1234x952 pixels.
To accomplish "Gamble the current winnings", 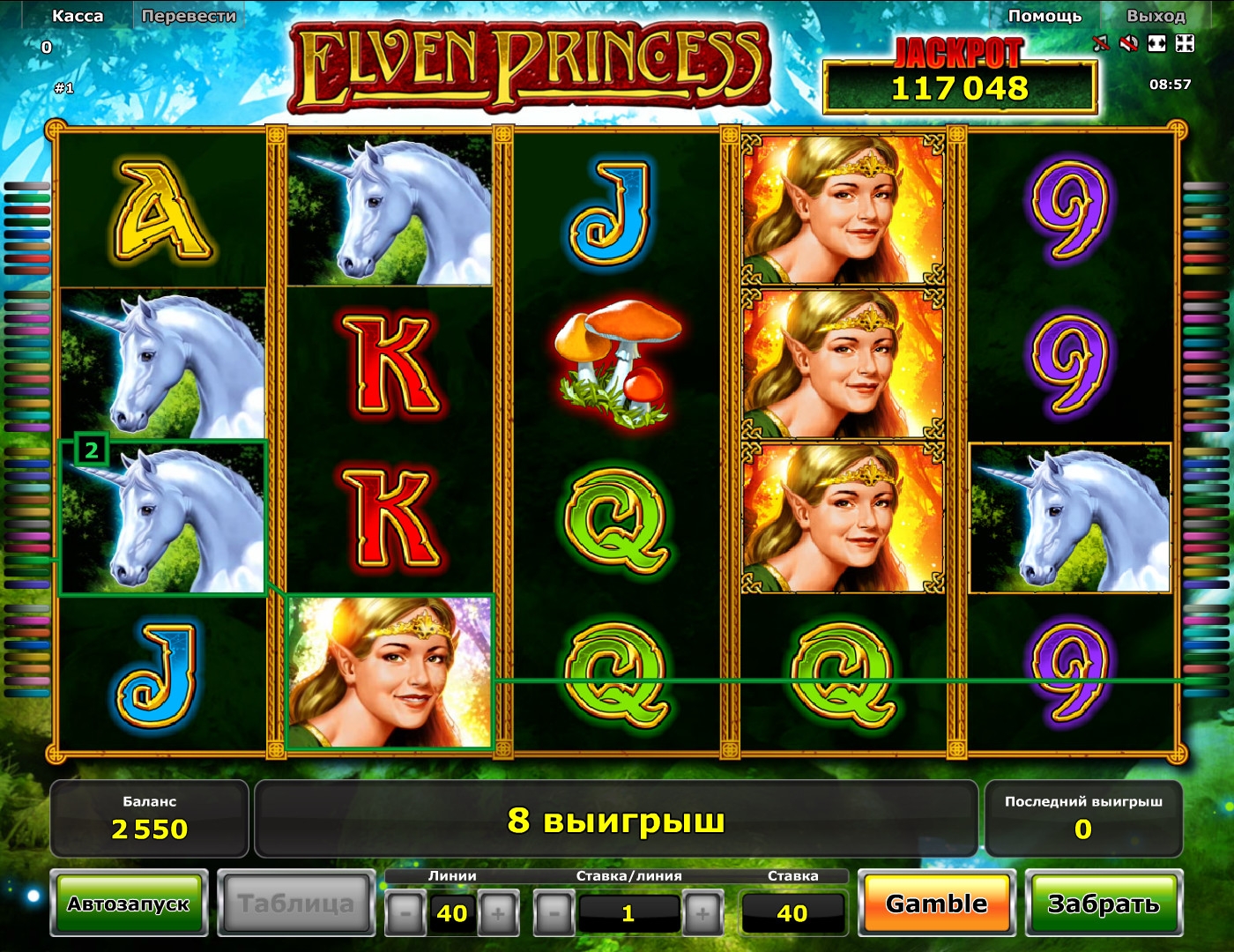I will (936, 904).
